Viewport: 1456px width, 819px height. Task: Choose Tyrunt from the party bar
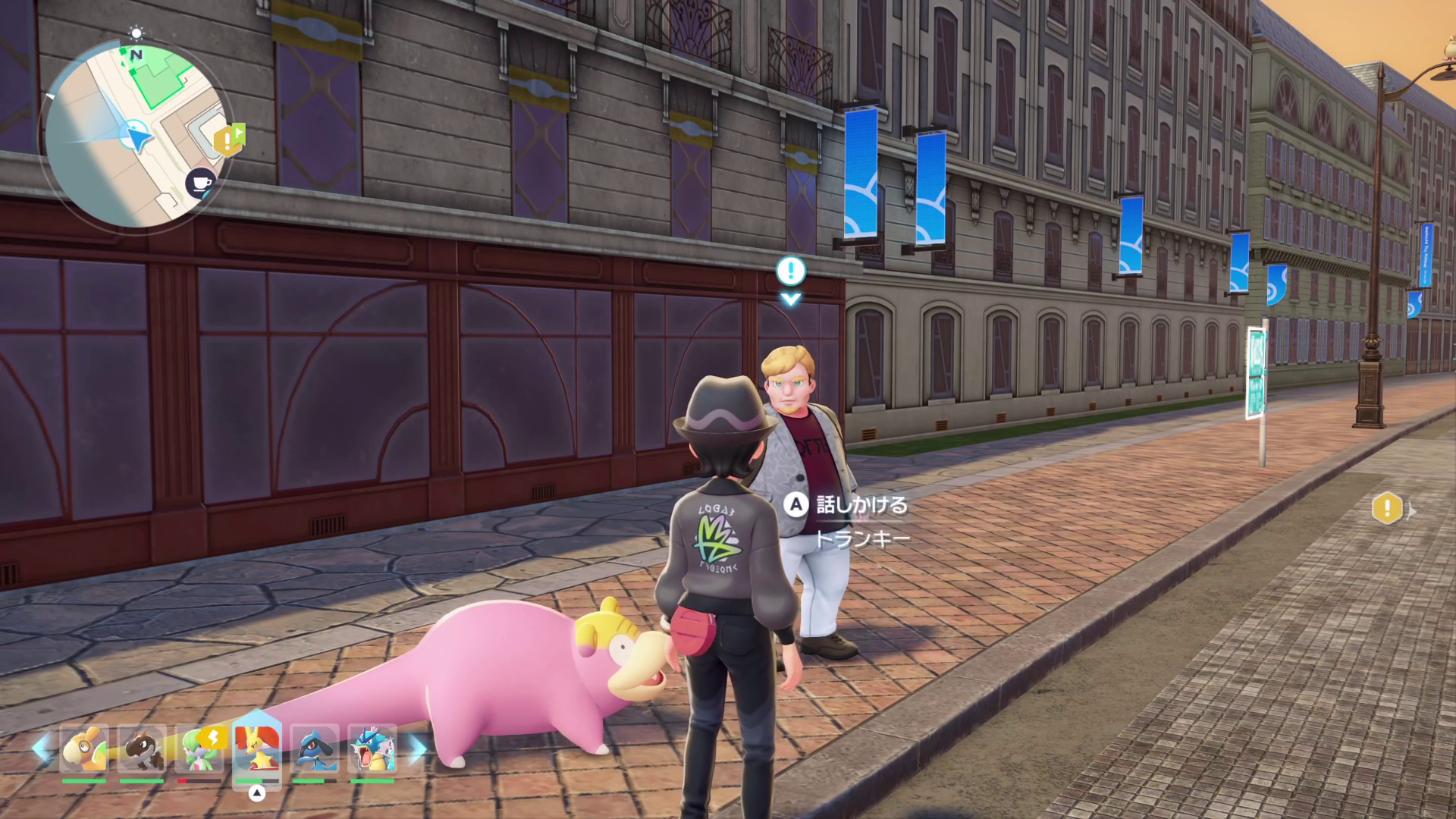click(x=142, y=749)
